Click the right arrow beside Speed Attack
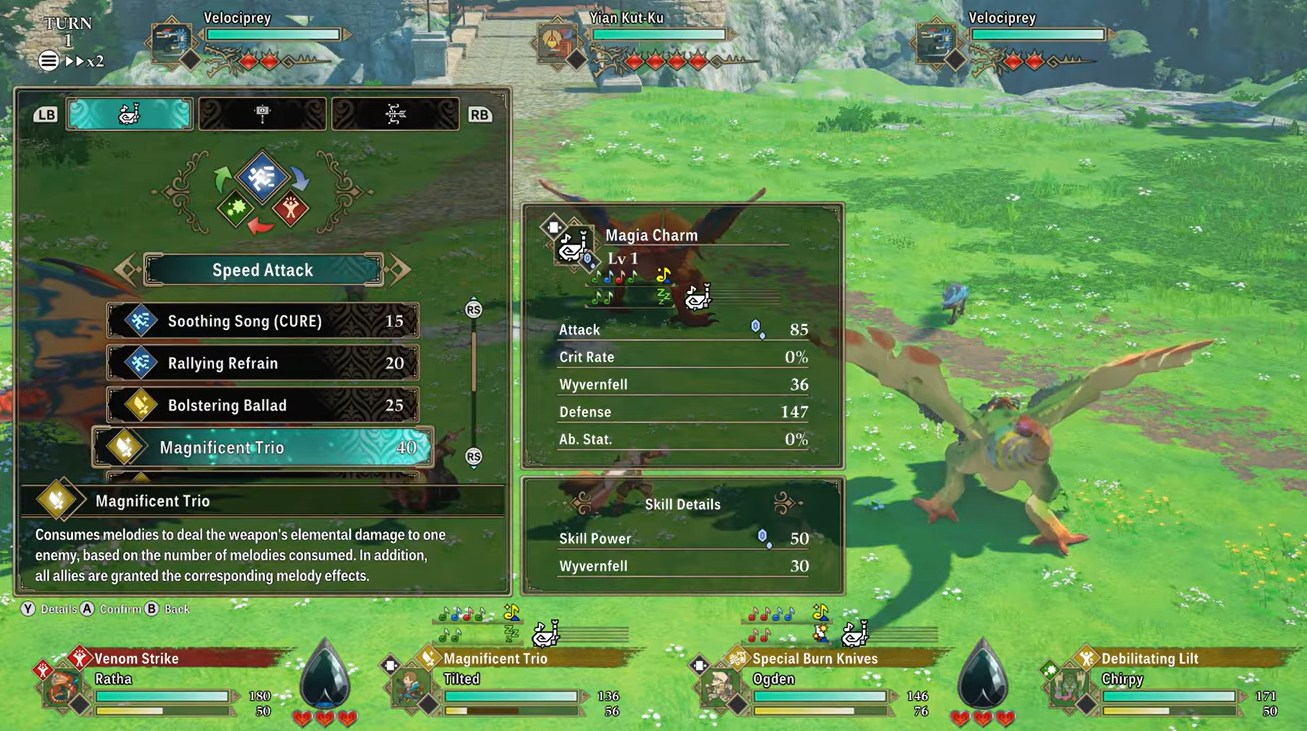Image resolution: width=1307 pixels, height=731 pixels. point(398,269)
